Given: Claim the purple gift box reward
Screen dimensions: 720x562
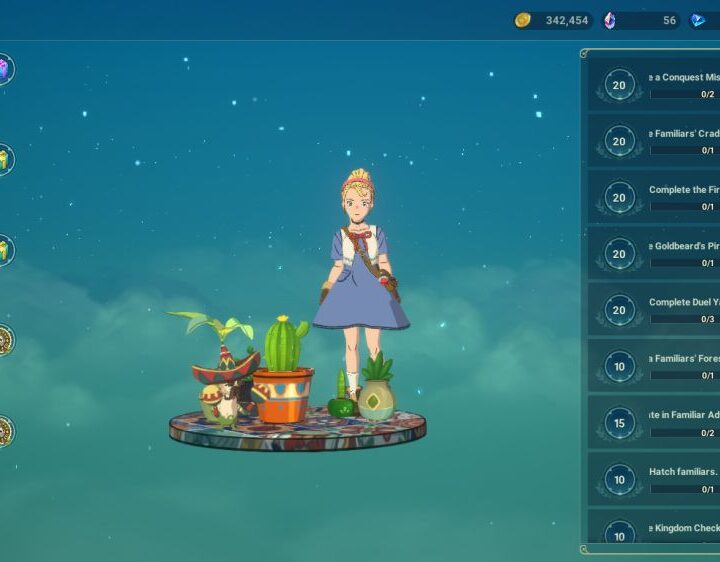Looking at the screenshot, I should [4, 69].
